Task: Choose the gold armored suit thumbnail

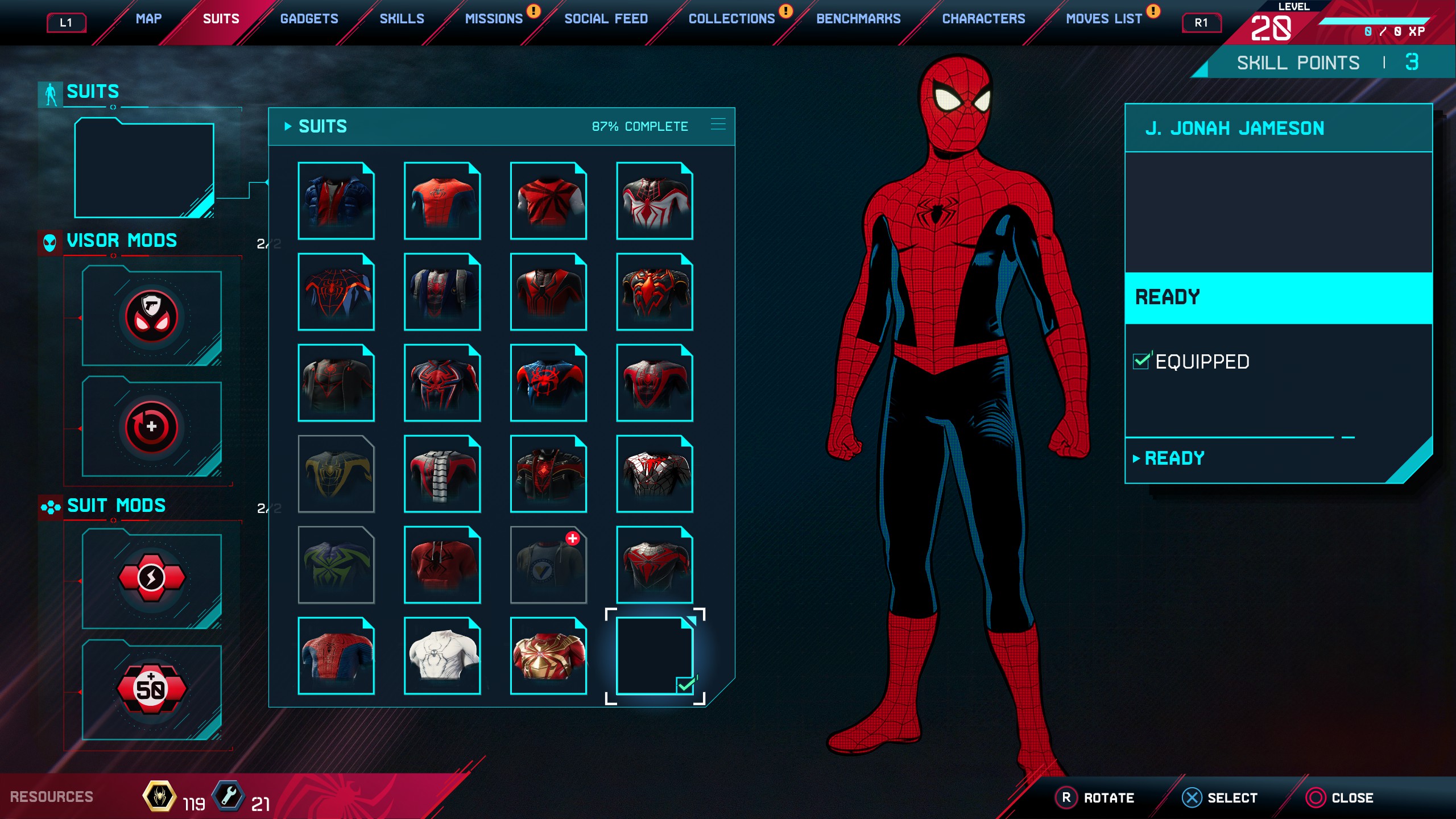Action: click(x=548, y=655)
